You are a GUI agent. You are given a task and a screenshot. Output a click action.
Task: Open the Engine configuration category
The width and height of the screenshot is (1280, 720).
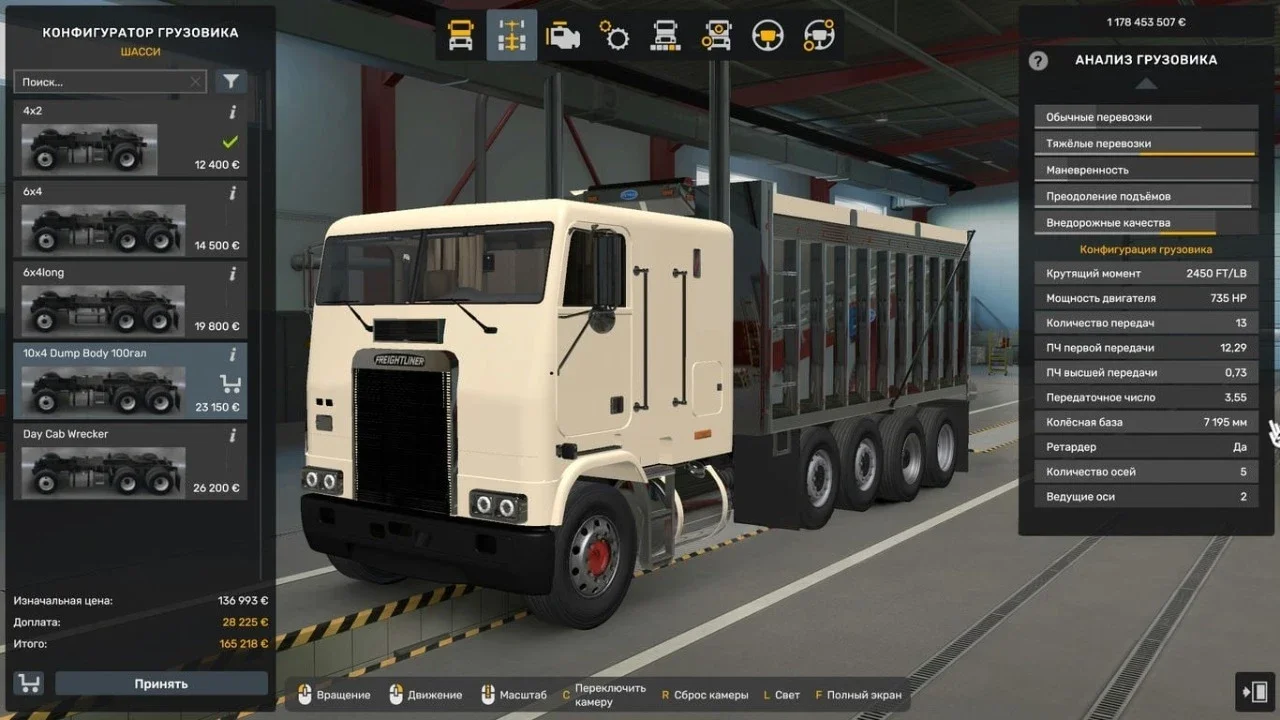[562, 36]
